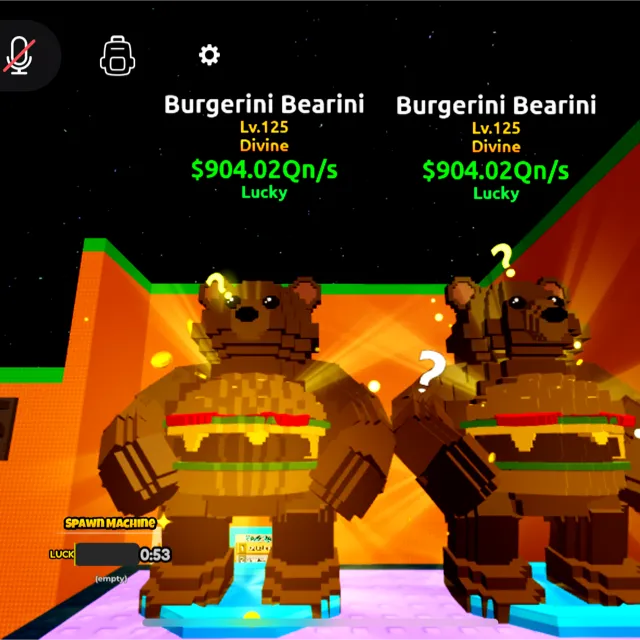Open the gear settings menu
The height and width of the screenshot is (640, 640).
[209, 54]
